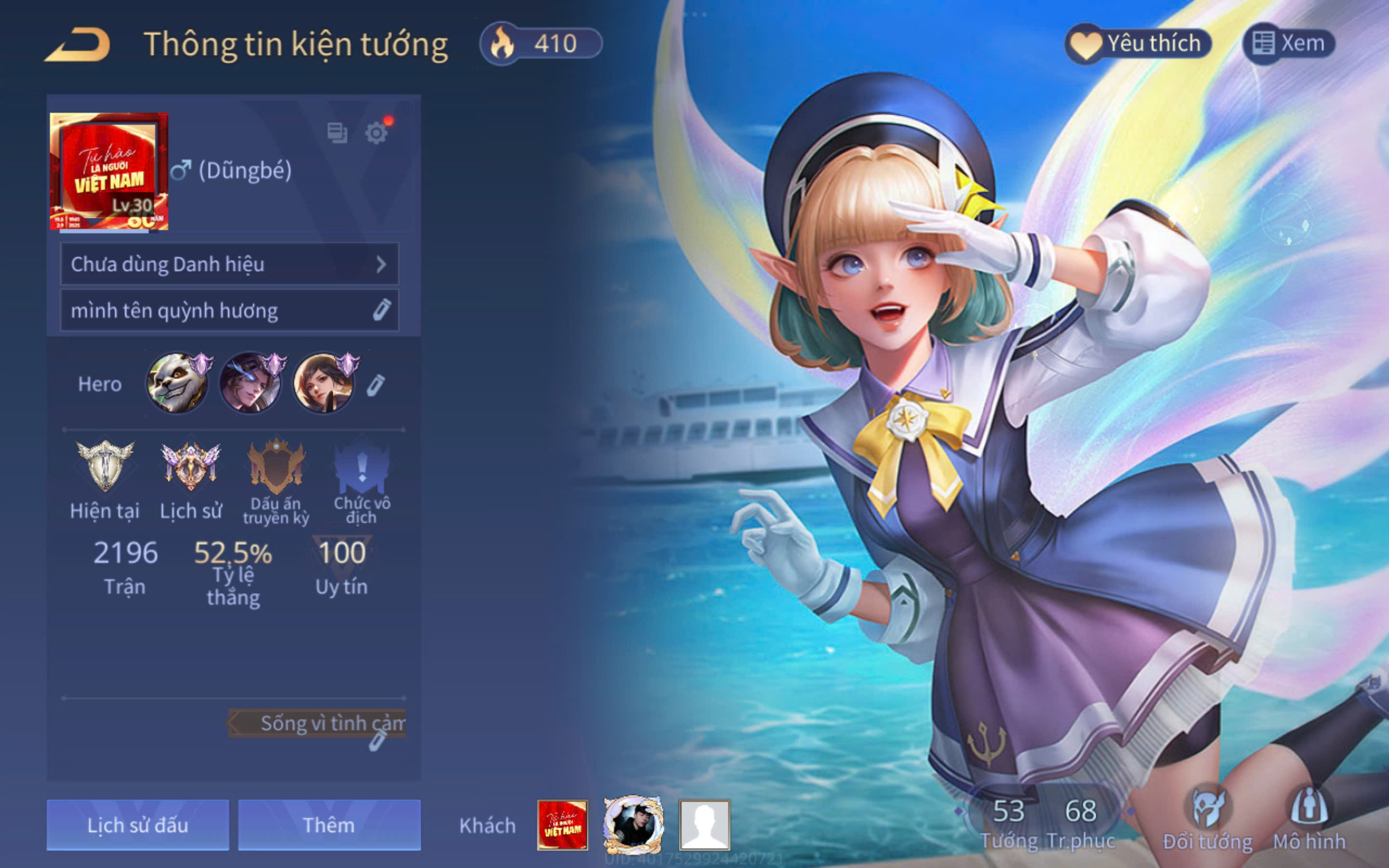Select the blank silhouette visitor avatar
This screenshot has width=1389, height=868.
click(704, 825)
